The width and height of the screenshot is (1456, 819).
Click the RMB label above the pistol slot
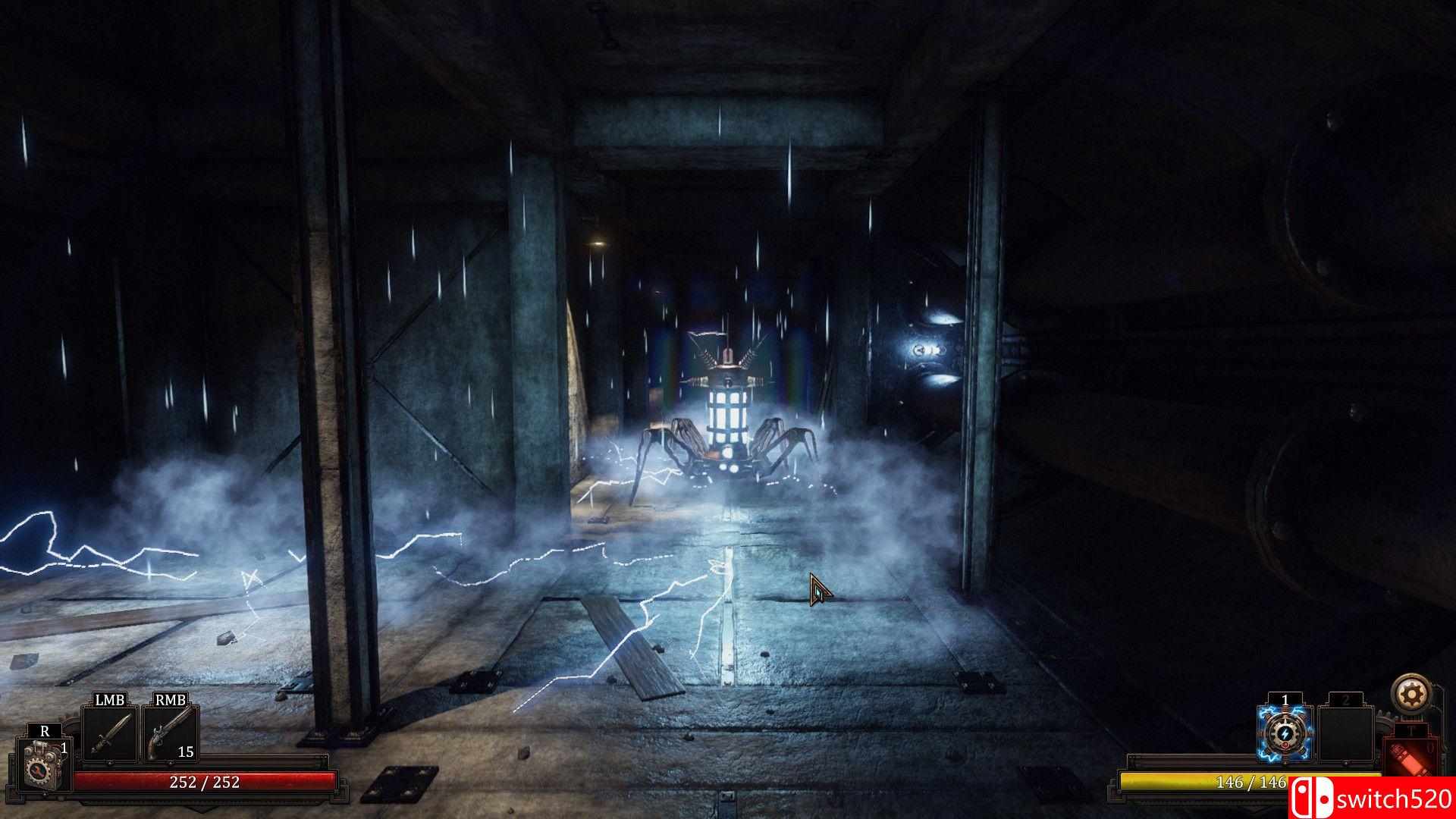(x=170, y=699)
